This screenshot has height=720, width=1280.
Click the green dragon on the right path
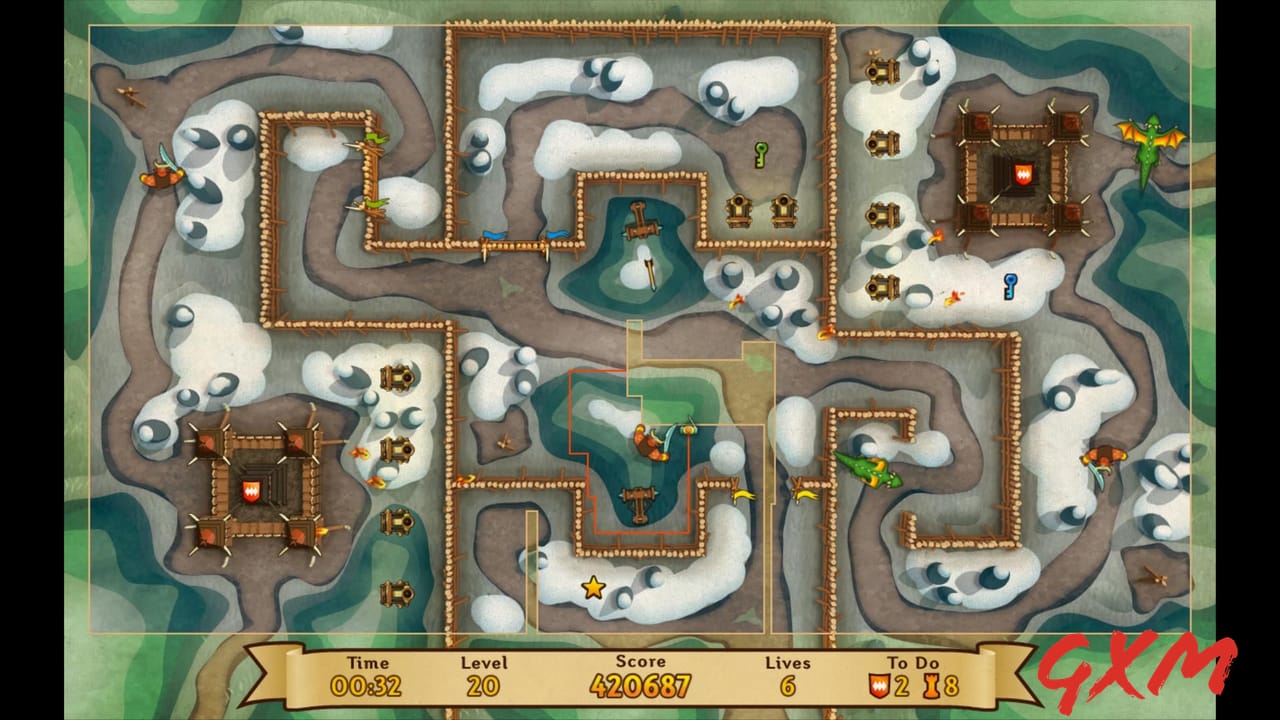click(x=870, y=472)
